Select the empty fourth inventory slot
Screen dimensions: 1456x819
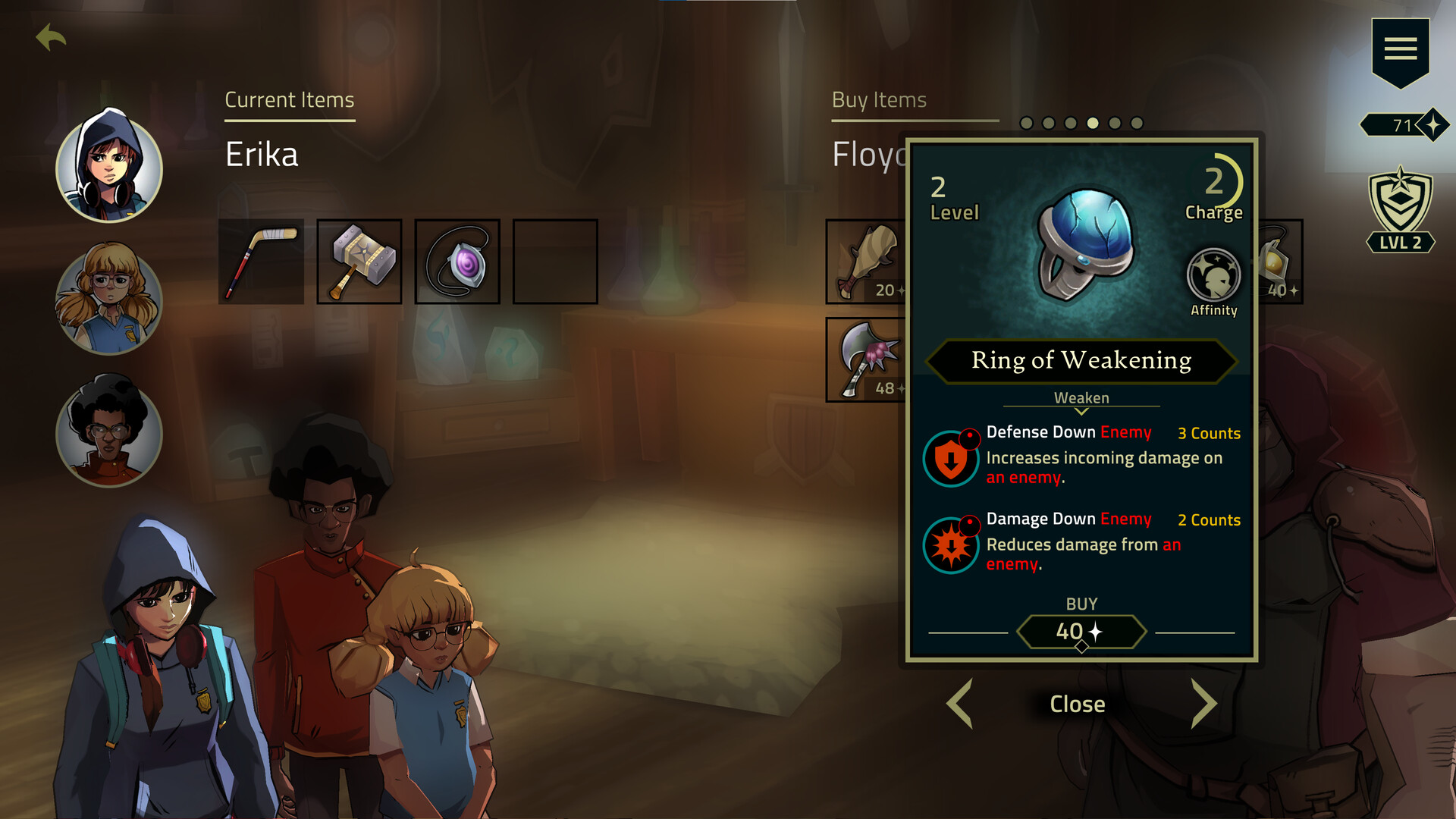point(555,260)
